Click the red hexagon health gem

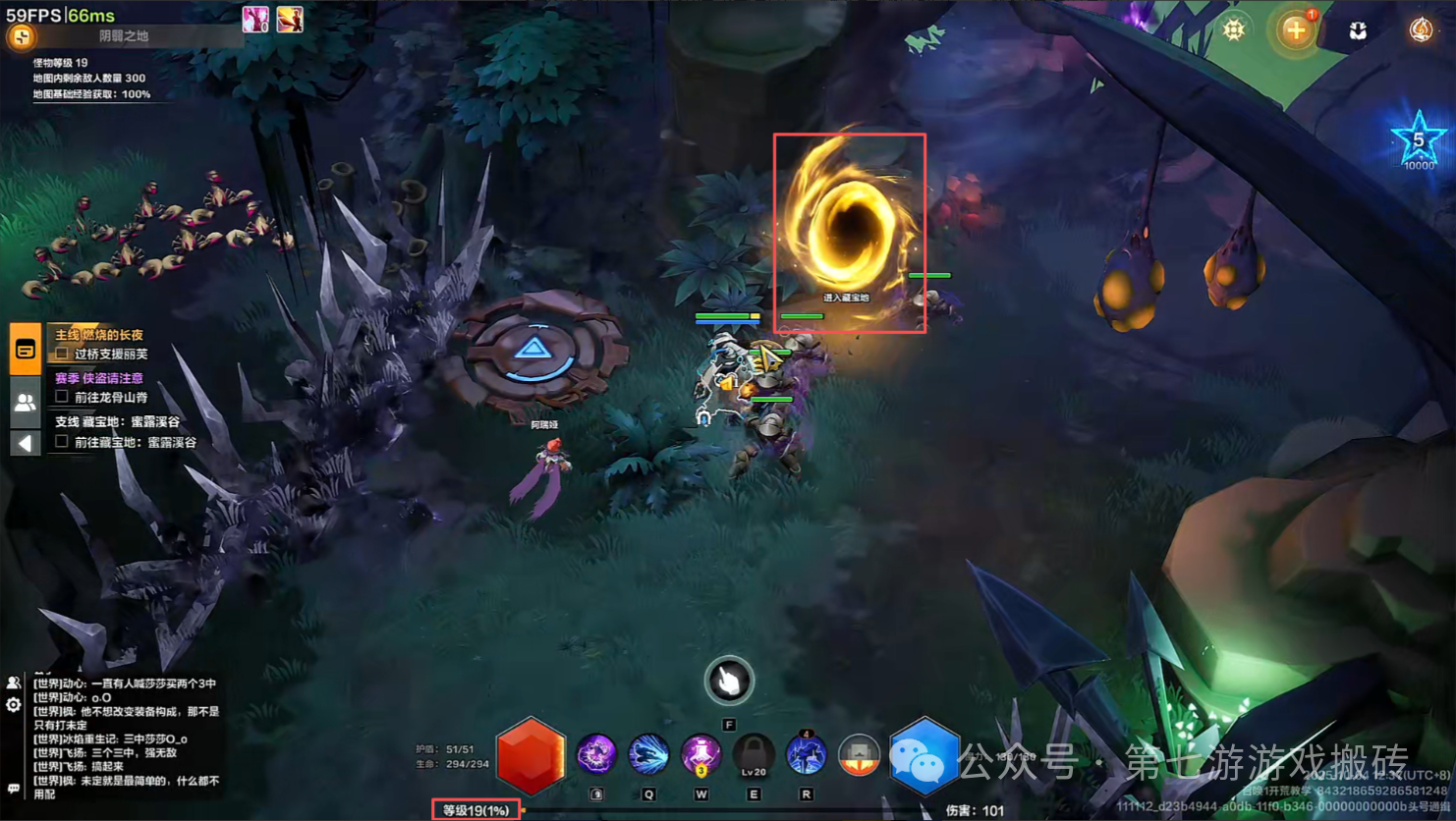click(531, 756)
